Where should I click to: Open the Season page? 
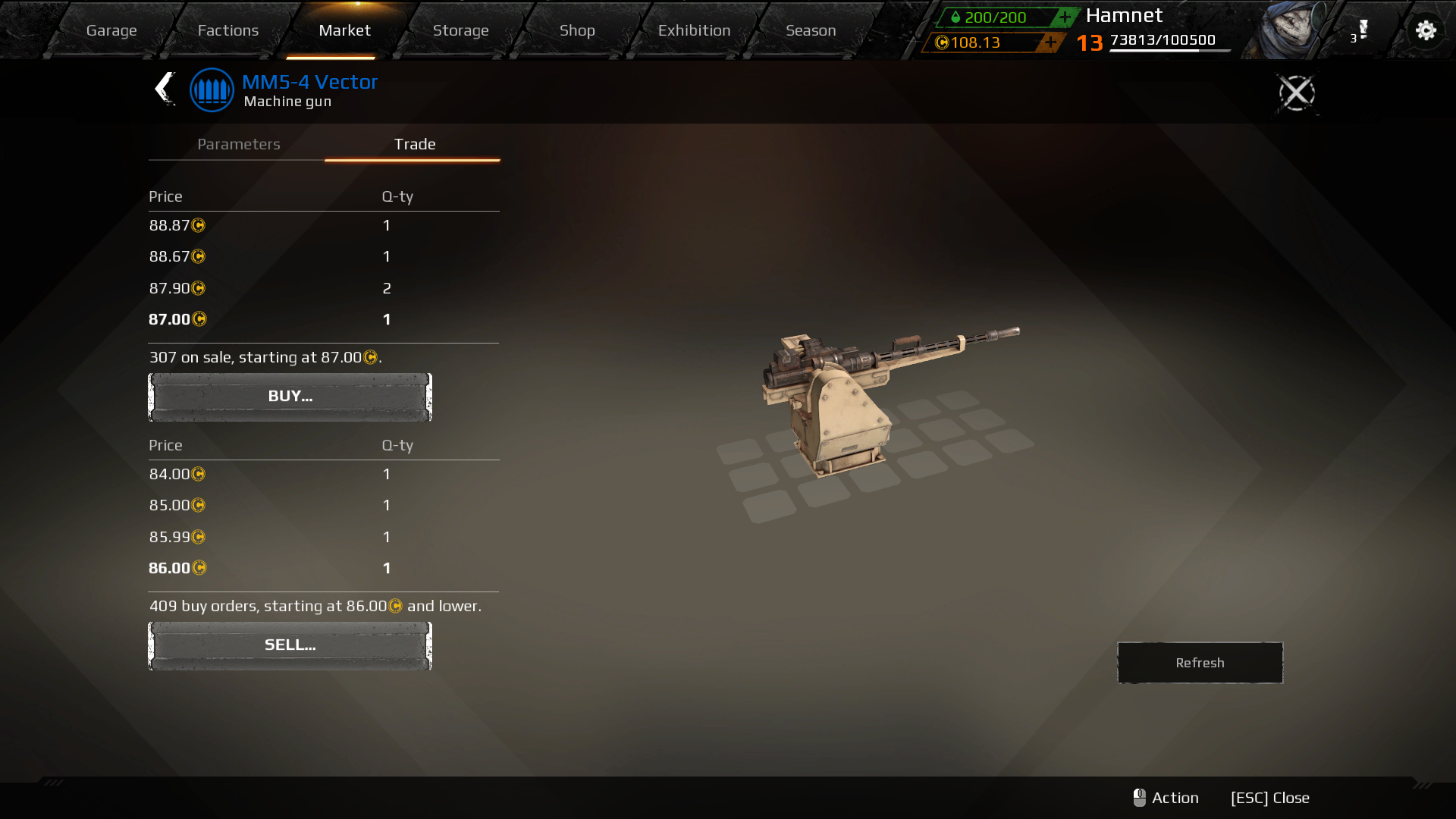click(x=811, y=30)
